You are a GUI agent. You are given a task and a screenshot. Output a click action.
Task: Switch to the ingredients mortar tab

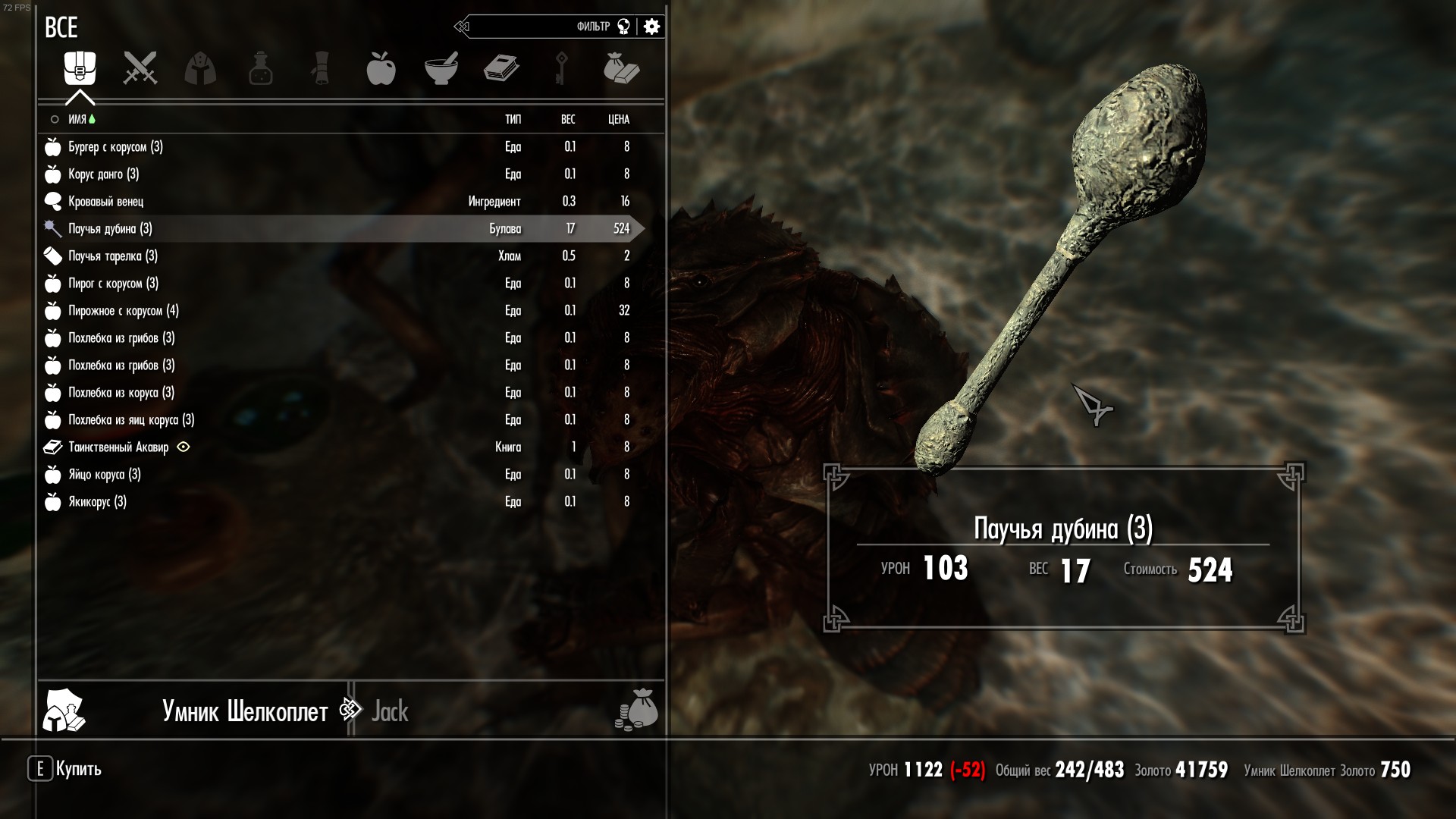pos(441,68)
